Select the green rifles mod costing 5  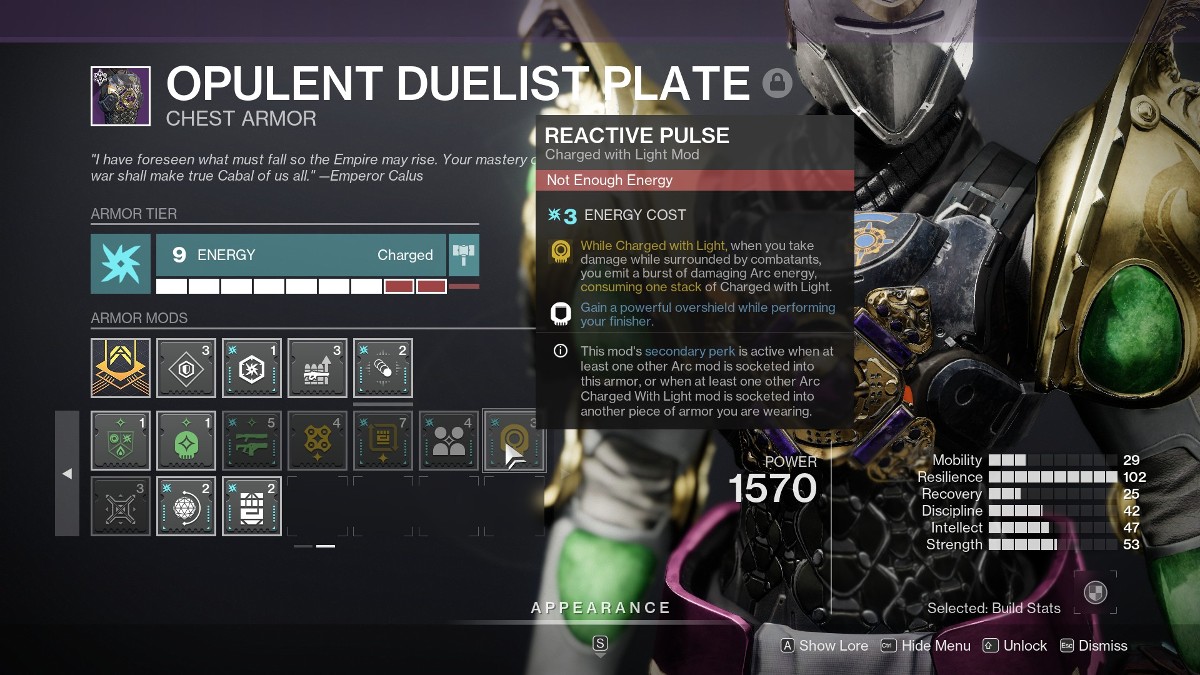(x=252, y=440)
